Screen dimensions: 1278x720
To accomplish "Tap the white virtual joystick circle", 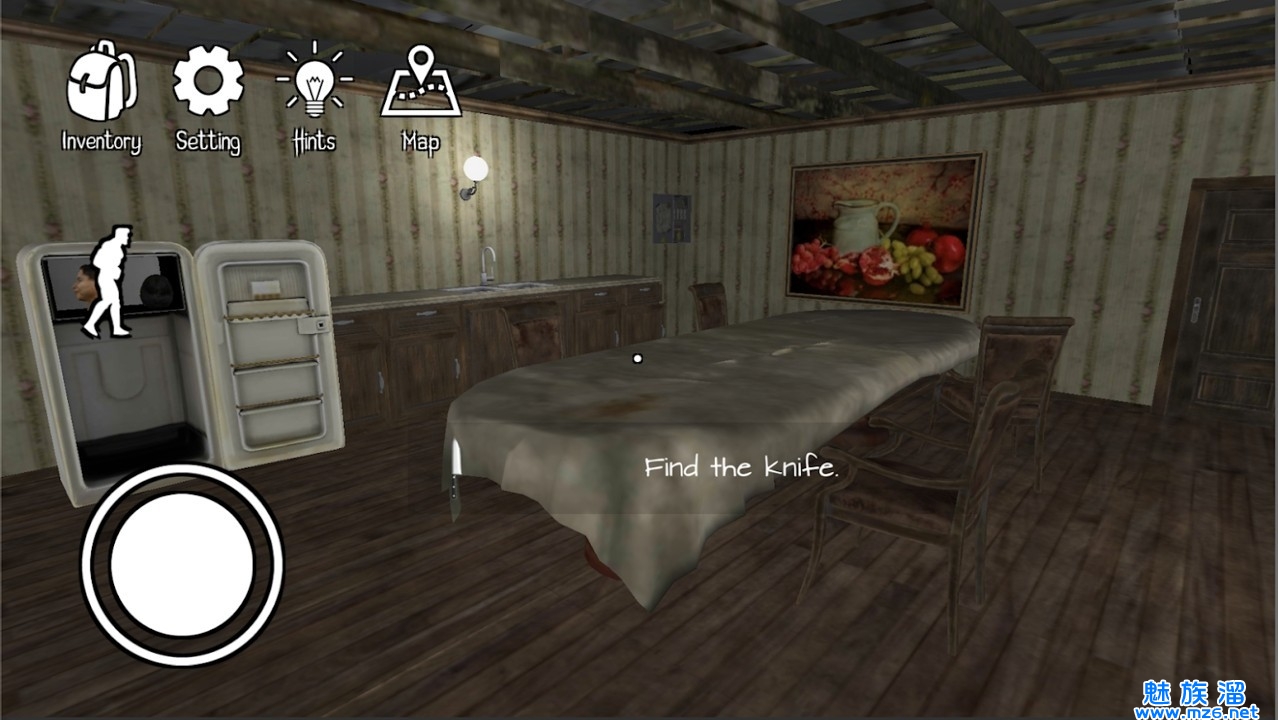I will point(182,565).
